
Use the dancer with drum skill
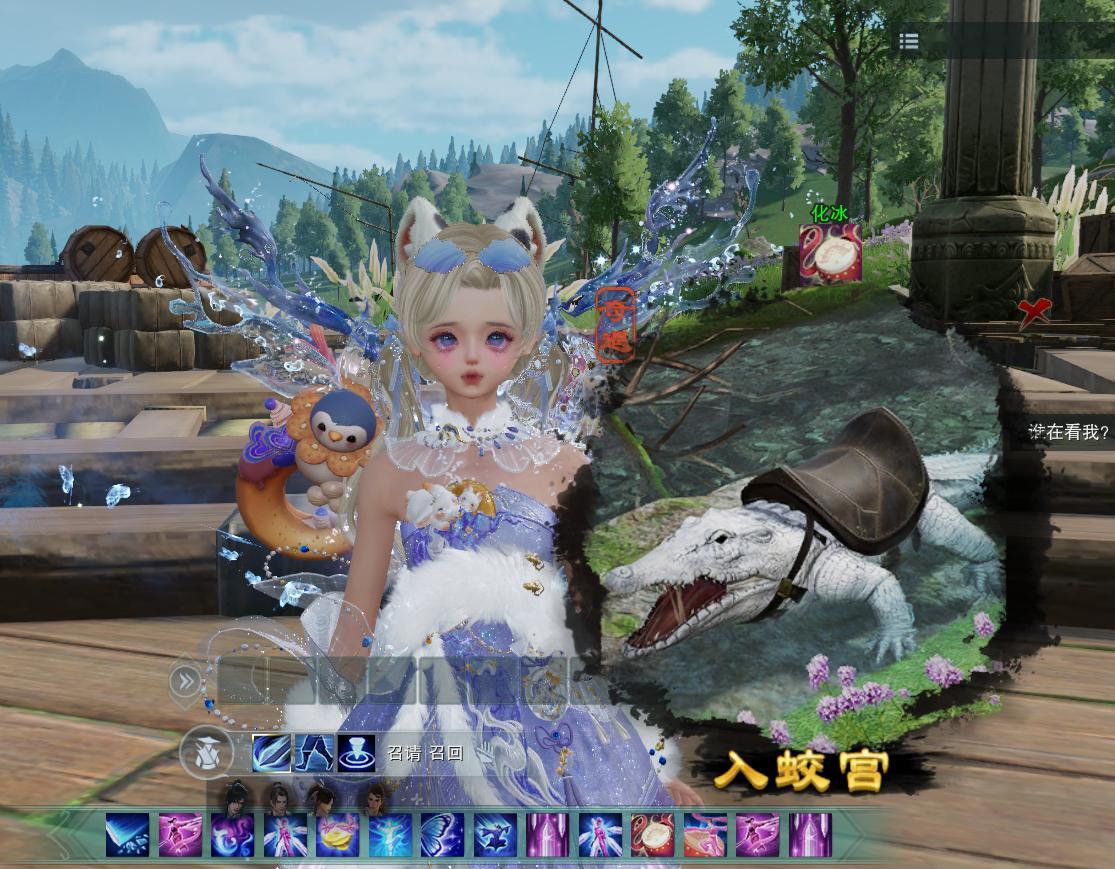pyautogui.click(x=705, y=835)
